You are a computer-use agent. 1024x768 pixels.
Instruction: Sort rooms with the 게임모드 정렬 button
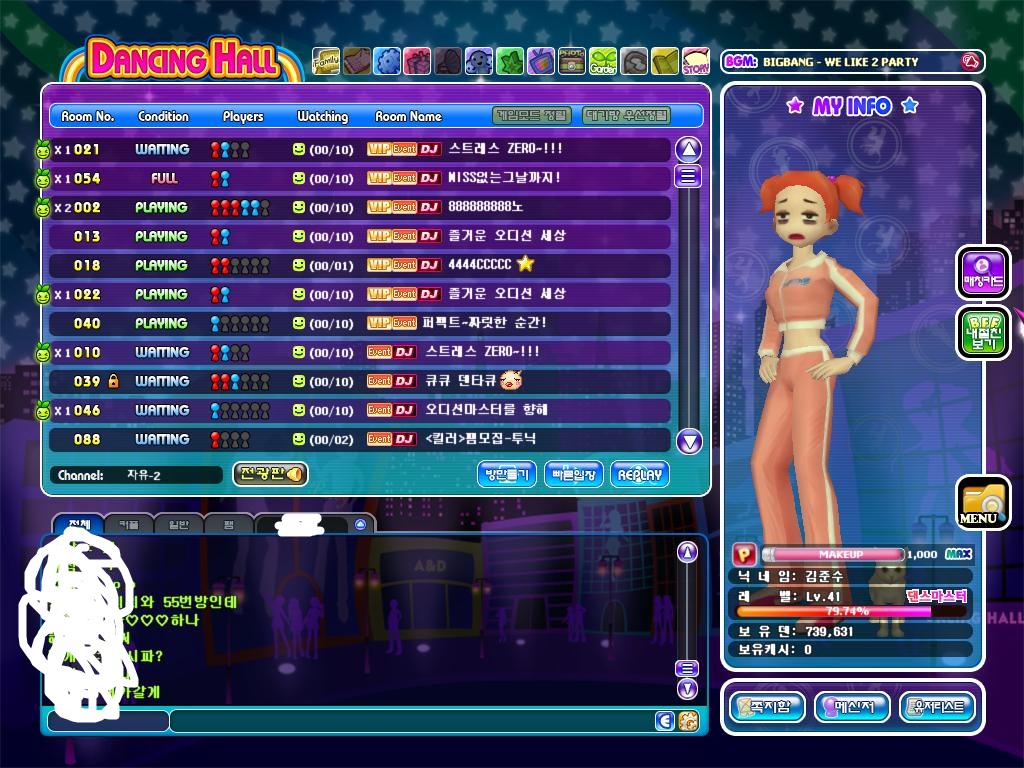point(533,116)
